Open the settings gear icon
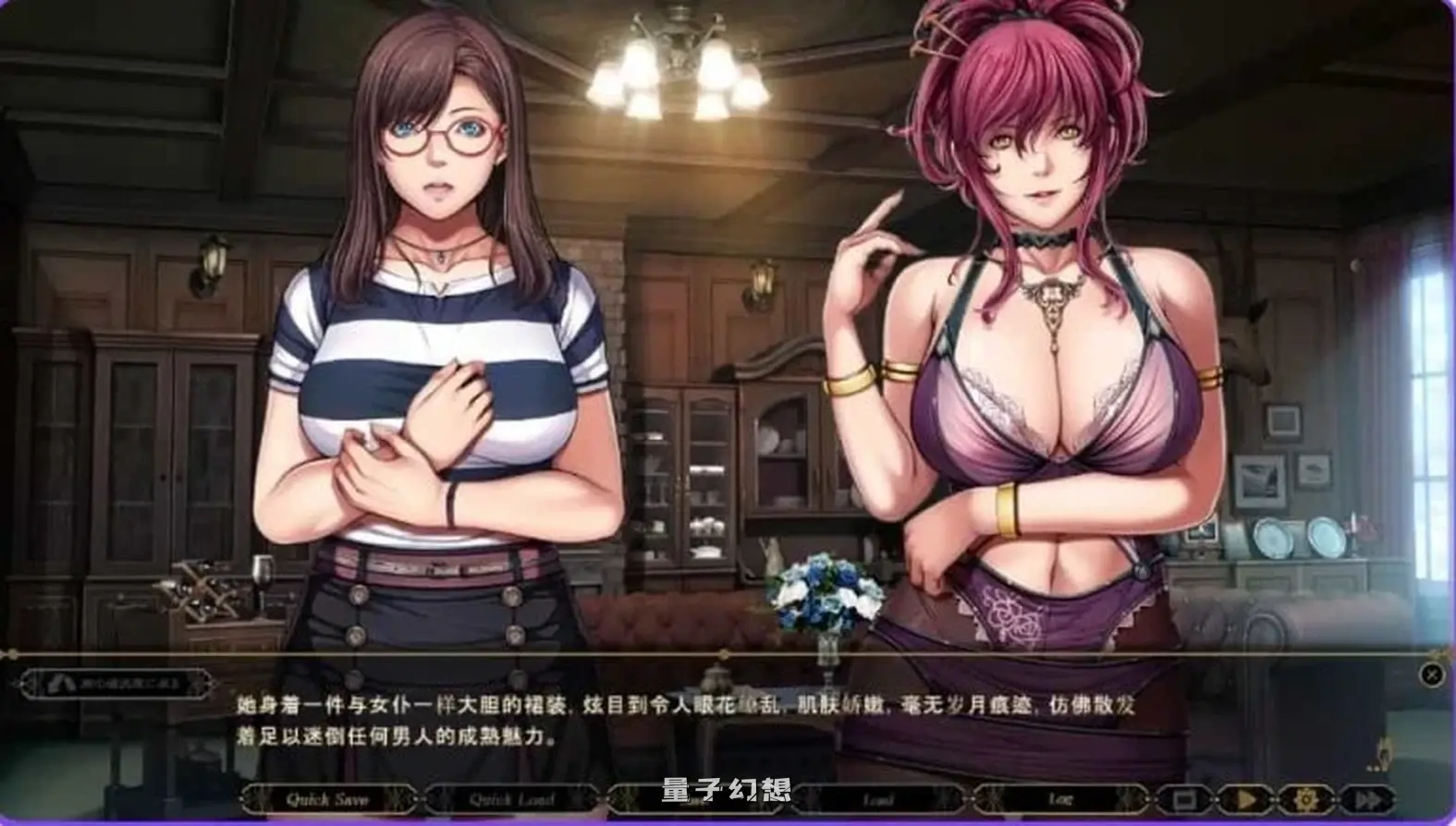Image resolution: width=1456 pixels, height=826 pixels. [x=1306, y=799]
